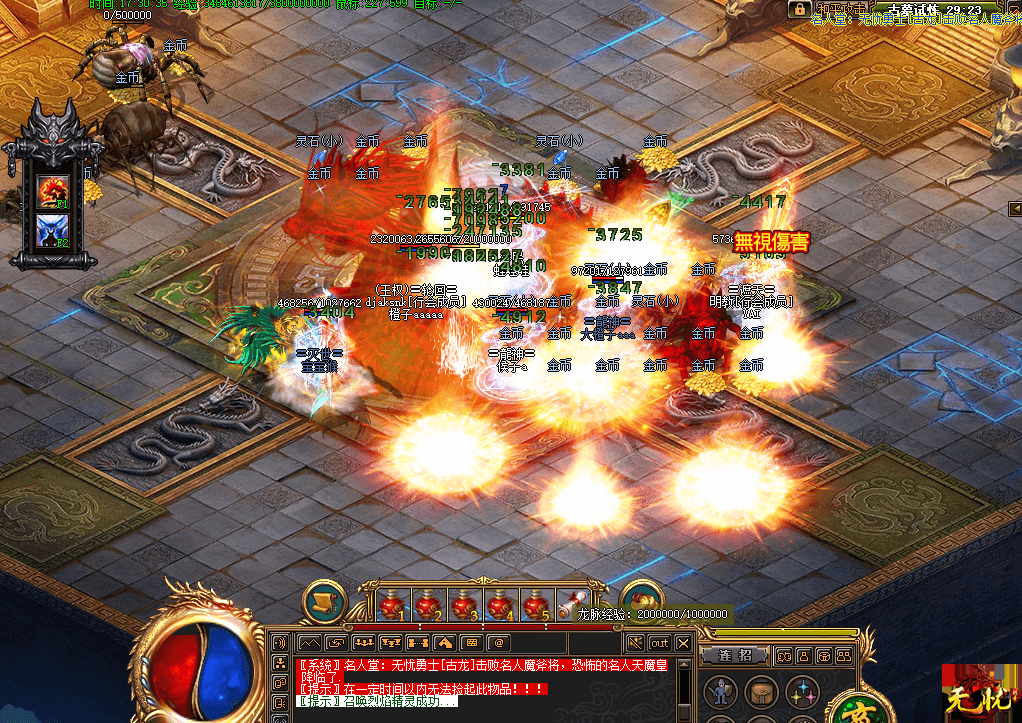Select the house-shaped chat channel button

tap(444, 642)
